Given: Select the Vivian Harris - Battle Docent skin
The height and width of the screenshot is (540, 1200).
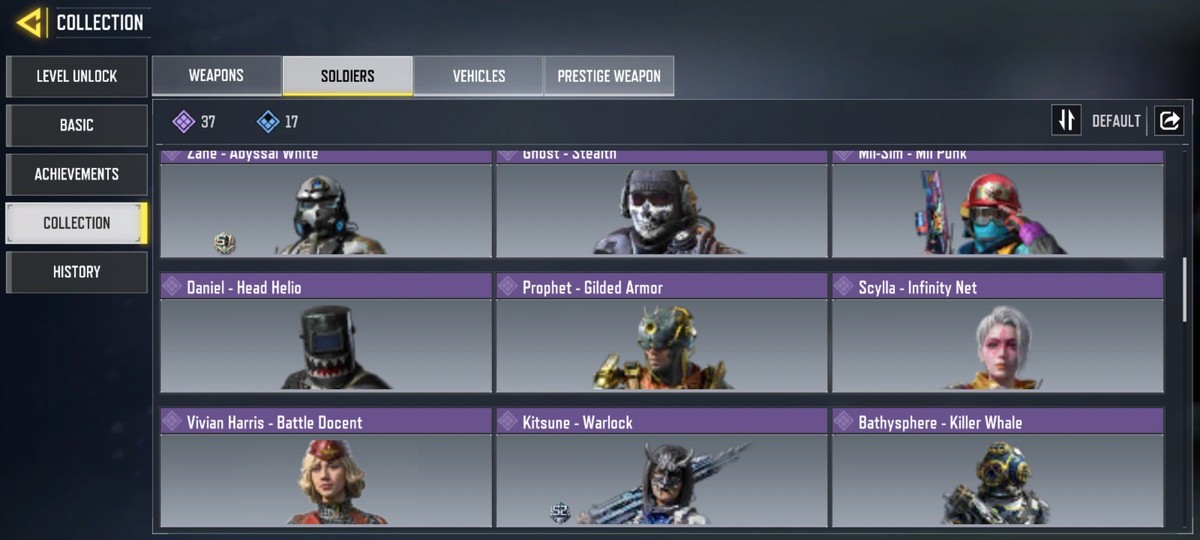Looking at the screenshot, I should click(x=326, y=467).
